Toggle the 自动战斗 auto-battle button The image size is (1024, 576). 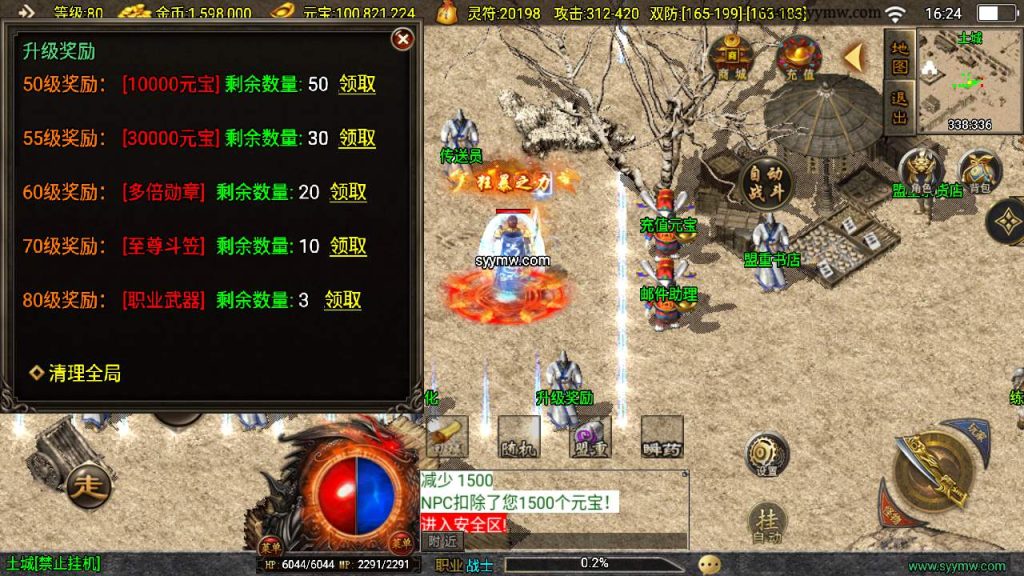pyautogui.click(x=765, y=182)
